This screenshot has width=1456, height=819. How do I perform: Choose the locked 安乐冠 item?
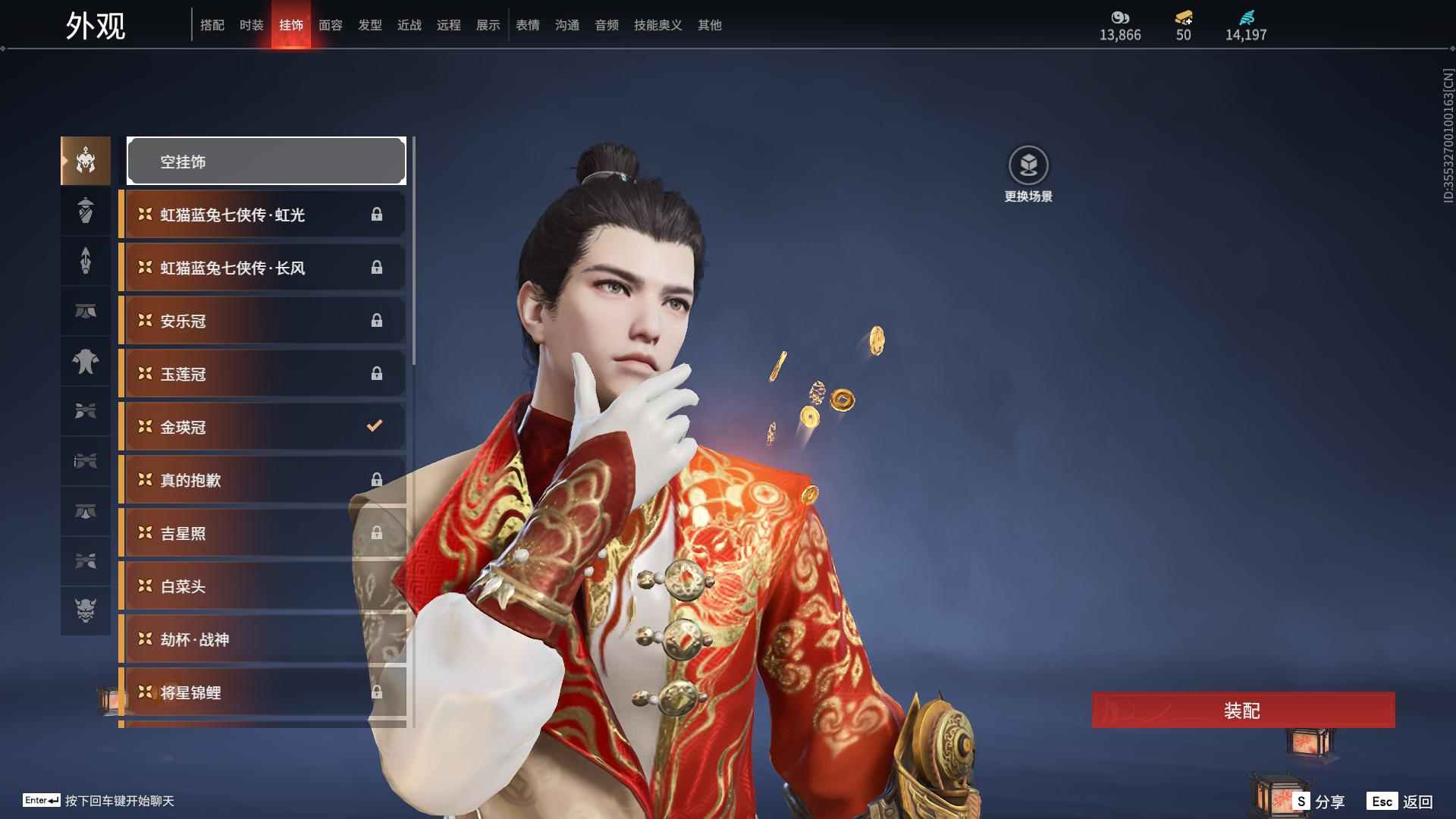coord(262,321)
